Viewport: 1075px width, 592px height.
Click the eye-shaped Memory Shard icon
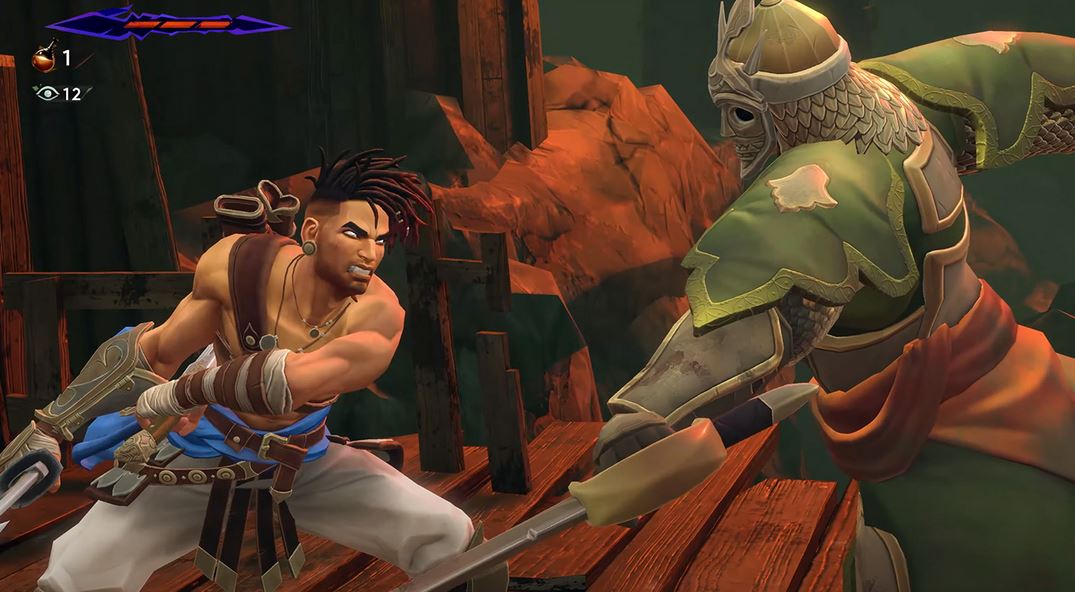click(x=46, y=93)
